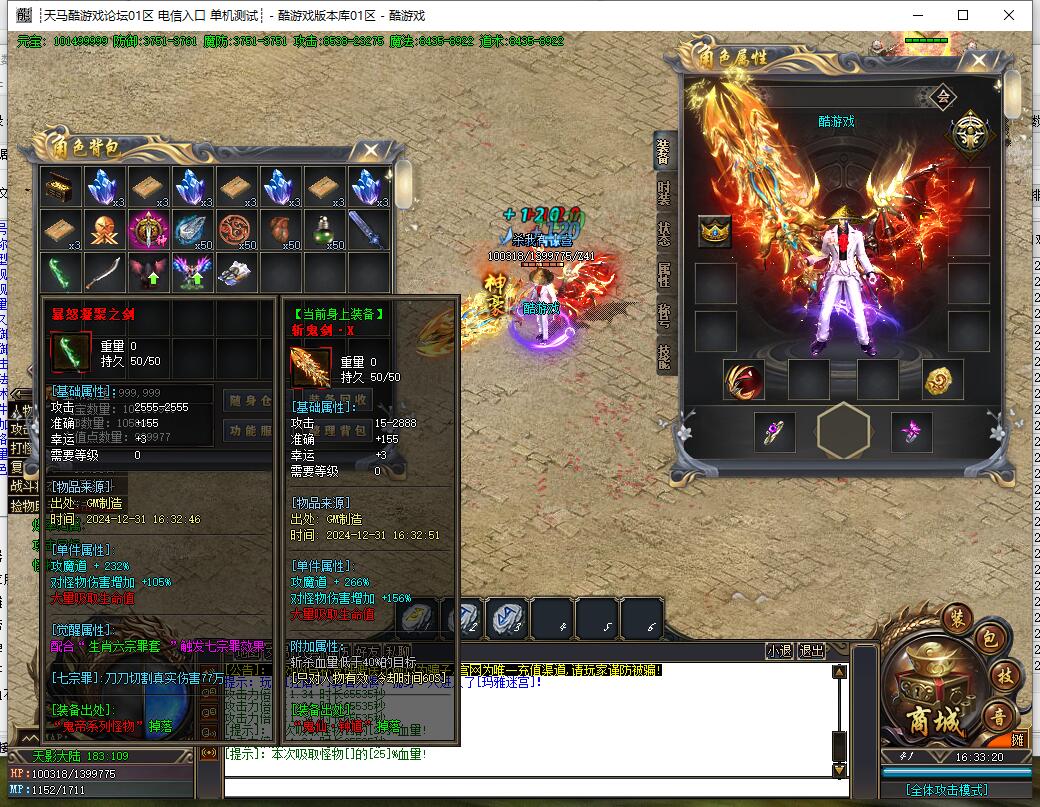The width and height of the screenshot is (1040, 807).
Task: Pick the green jade sword in the bag
Action: (x=59, y=273)
